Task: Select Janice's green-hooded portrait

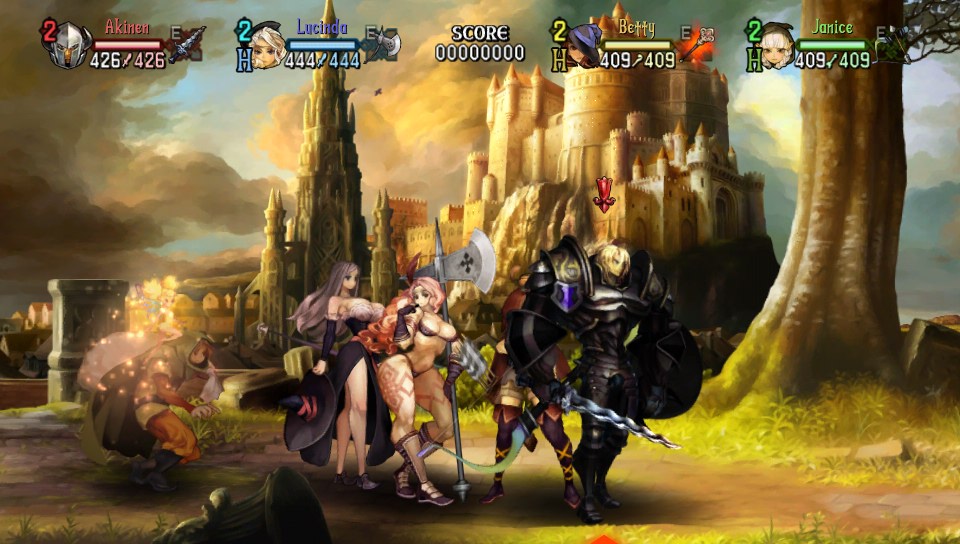Action: 777,46
